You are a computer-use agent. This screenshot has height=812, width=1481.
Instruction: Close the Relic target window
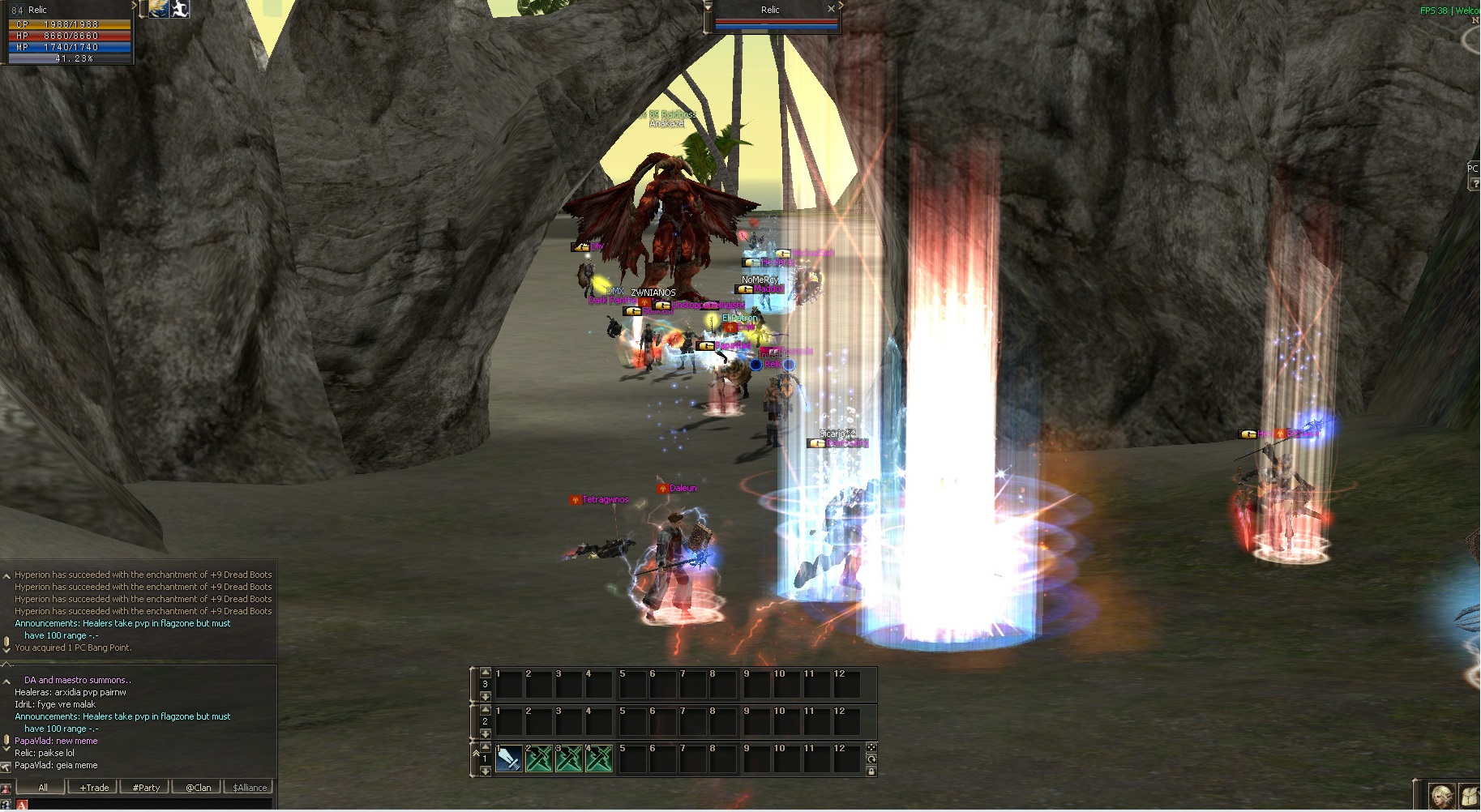pos(830,9)
